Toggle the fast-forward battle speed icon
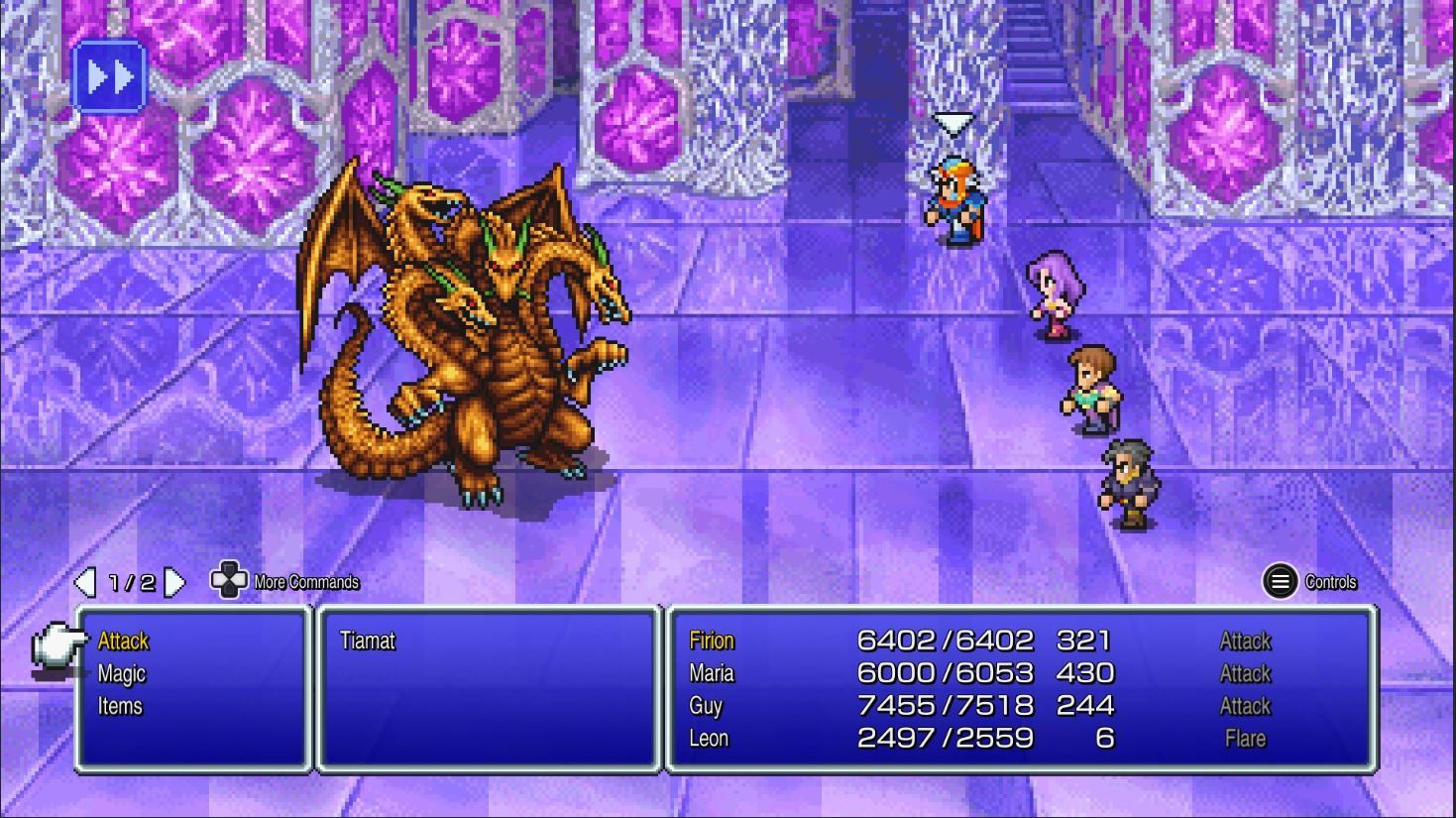 pyautogui.click(x=110, y=74)
